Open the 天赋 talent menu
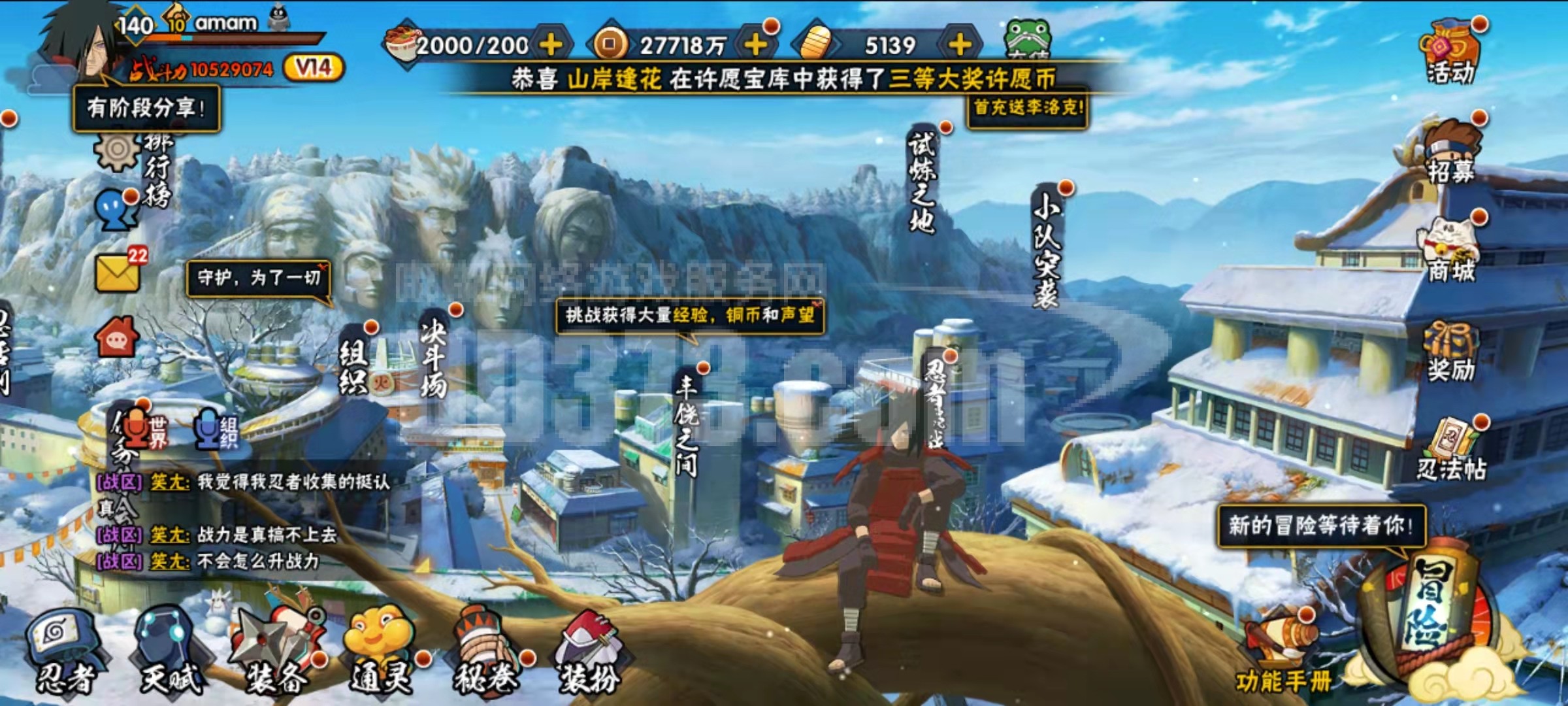 click(170, 652)
